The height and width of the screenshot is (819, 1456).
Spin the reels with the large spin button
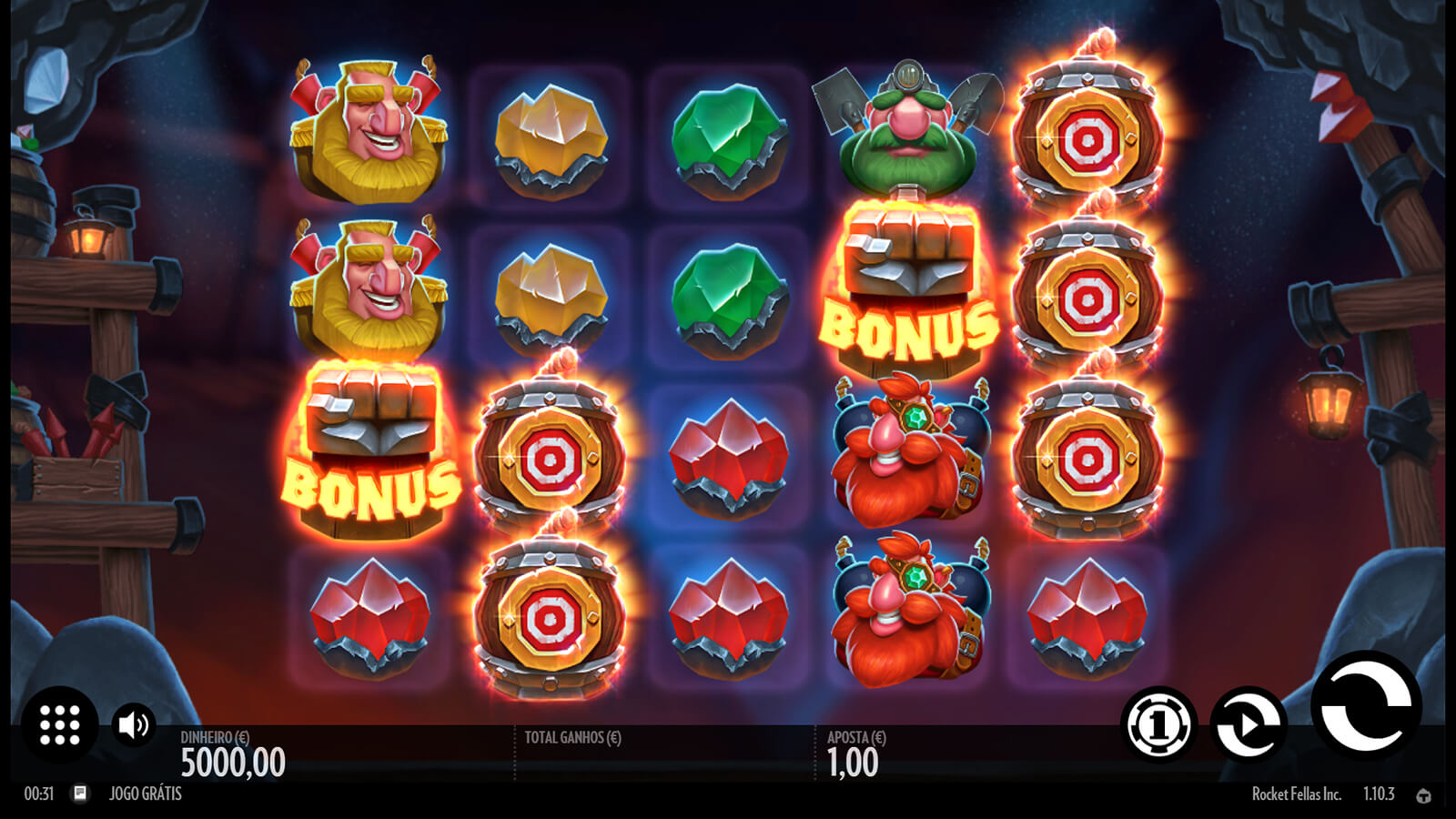point(1366,706)
